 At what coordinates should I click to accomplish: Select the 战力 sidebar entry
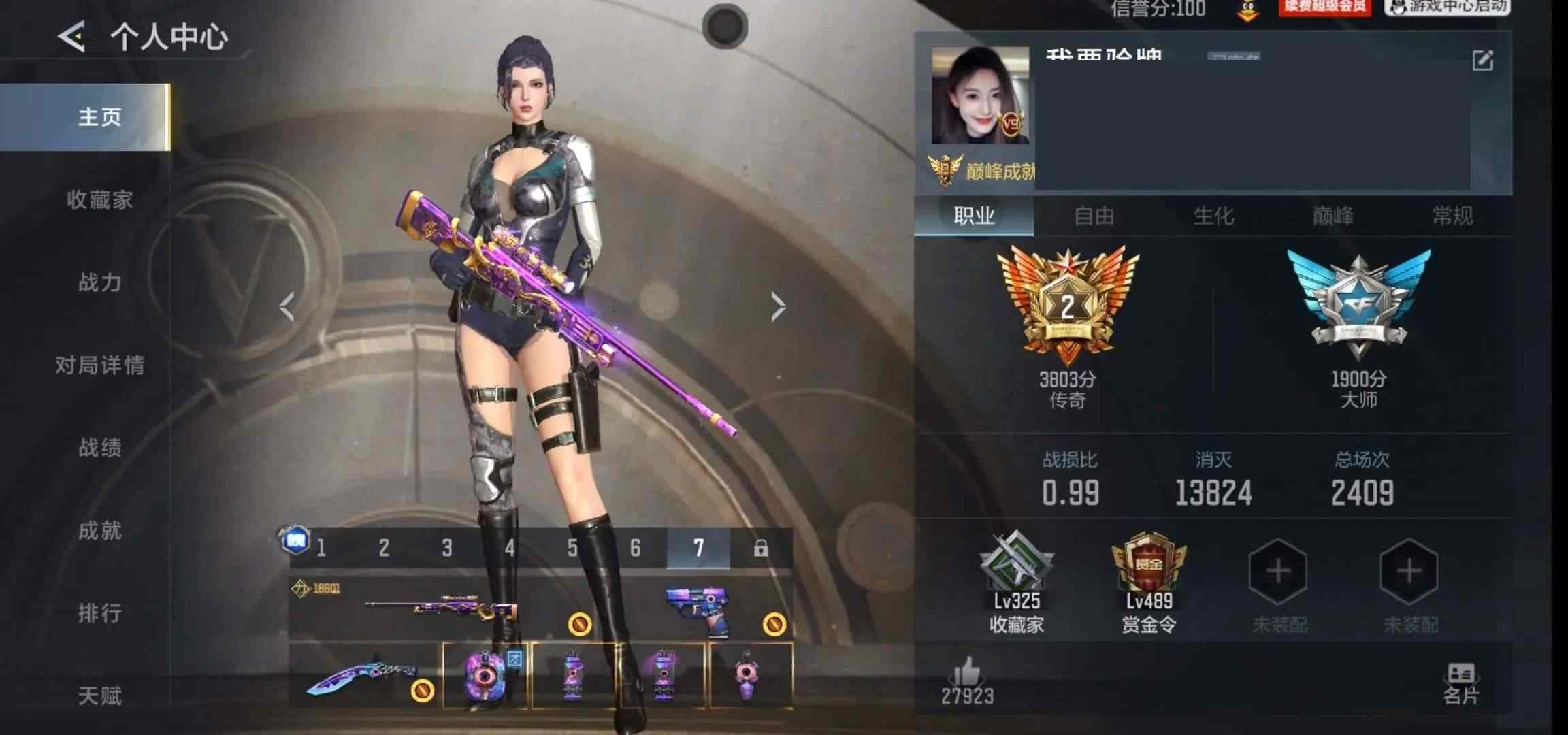point(99,282)
